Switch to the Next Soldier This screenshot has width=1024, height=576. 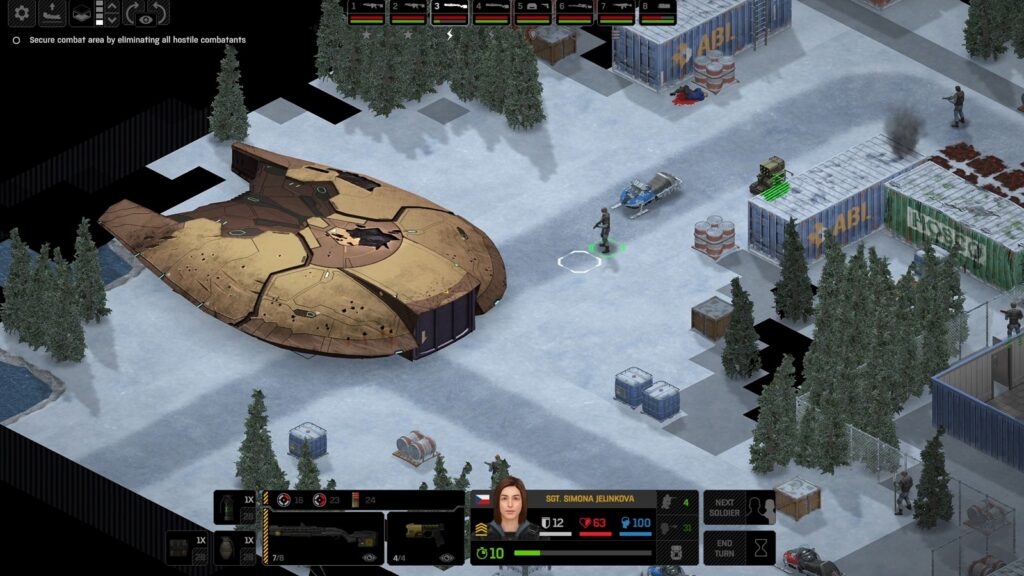click(739, 507)
